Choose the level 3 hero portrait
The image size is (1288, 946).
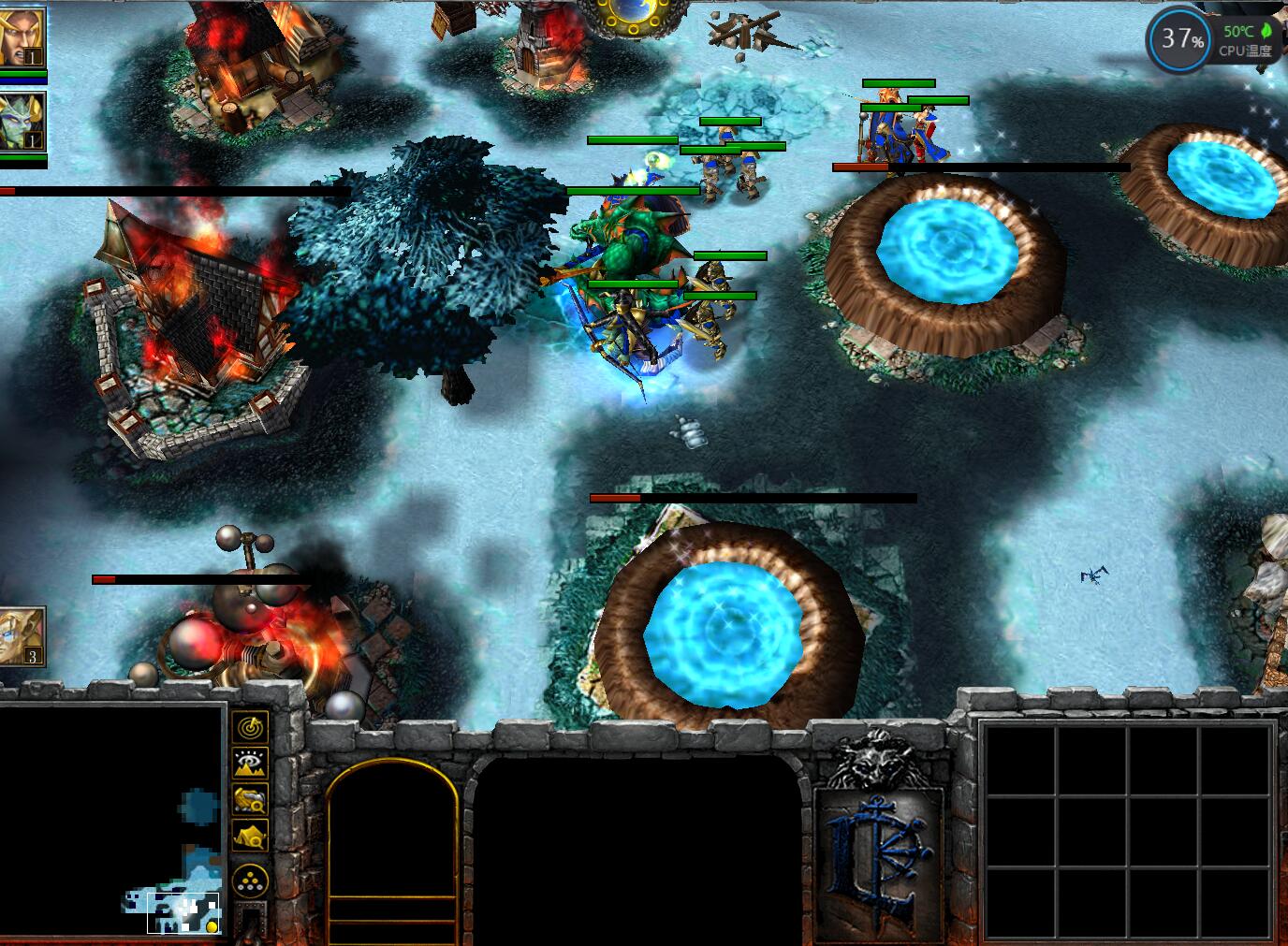pyautogui.click(x=22, y=635)
